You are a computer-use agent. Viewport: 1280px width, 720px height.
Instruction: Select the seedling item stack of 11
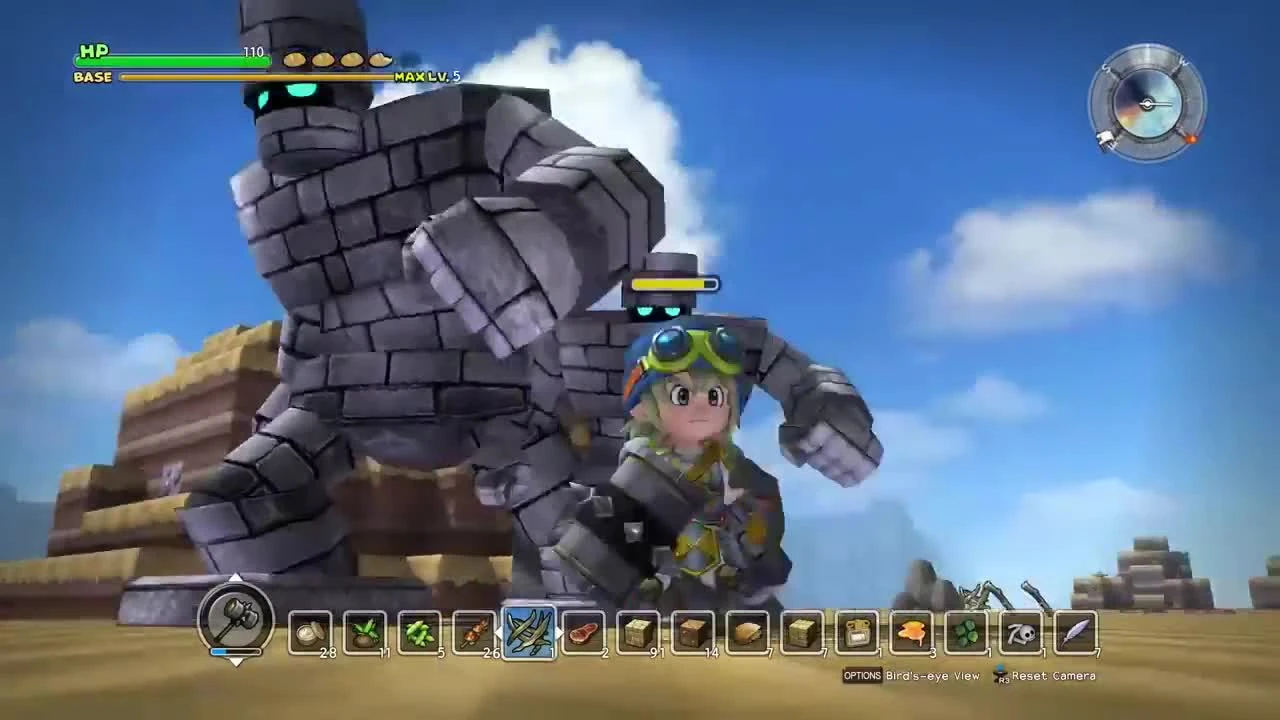(363, 630)
